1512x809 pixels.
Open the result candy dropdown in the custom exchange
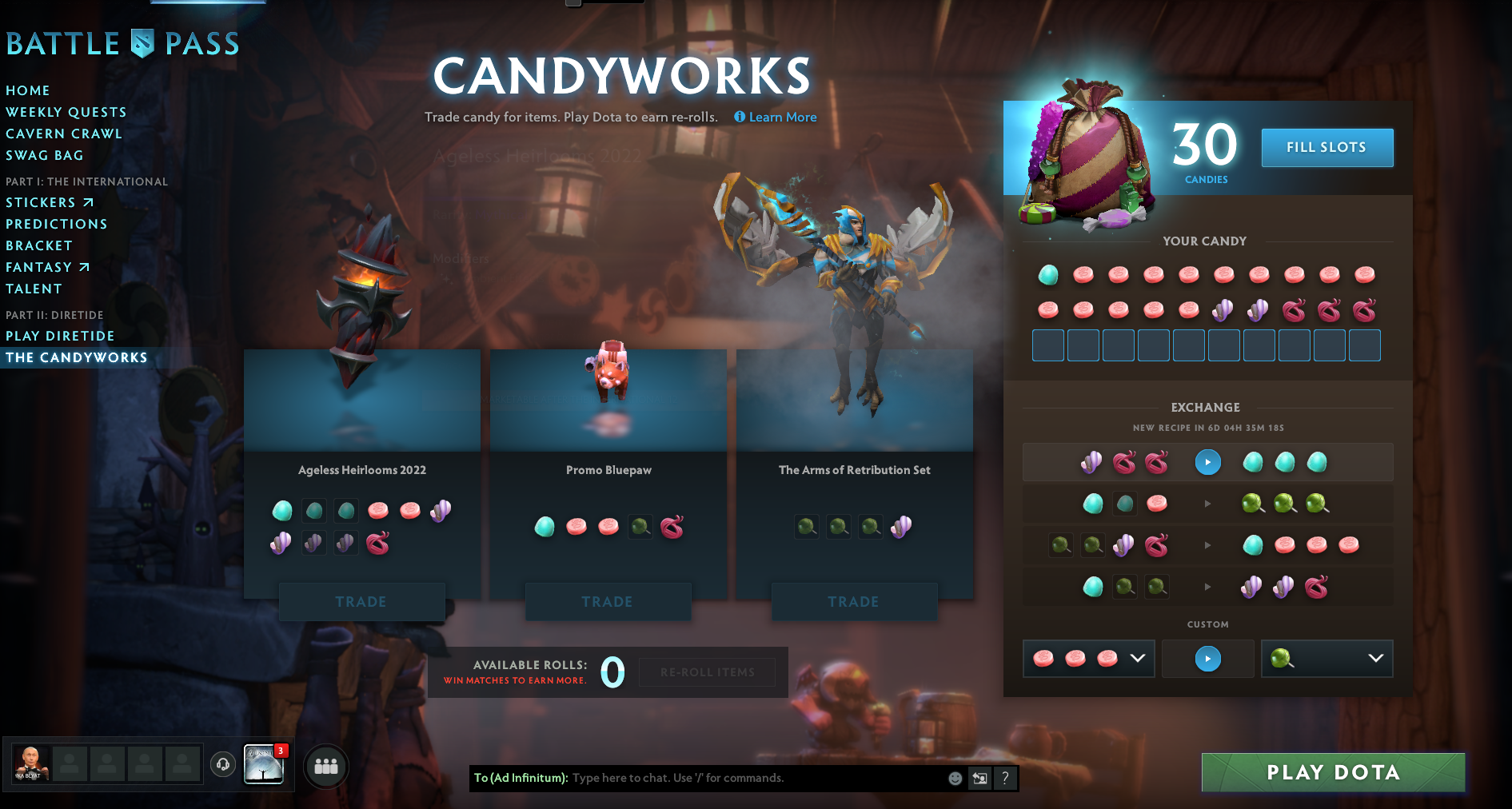[x=1374, y=658]
